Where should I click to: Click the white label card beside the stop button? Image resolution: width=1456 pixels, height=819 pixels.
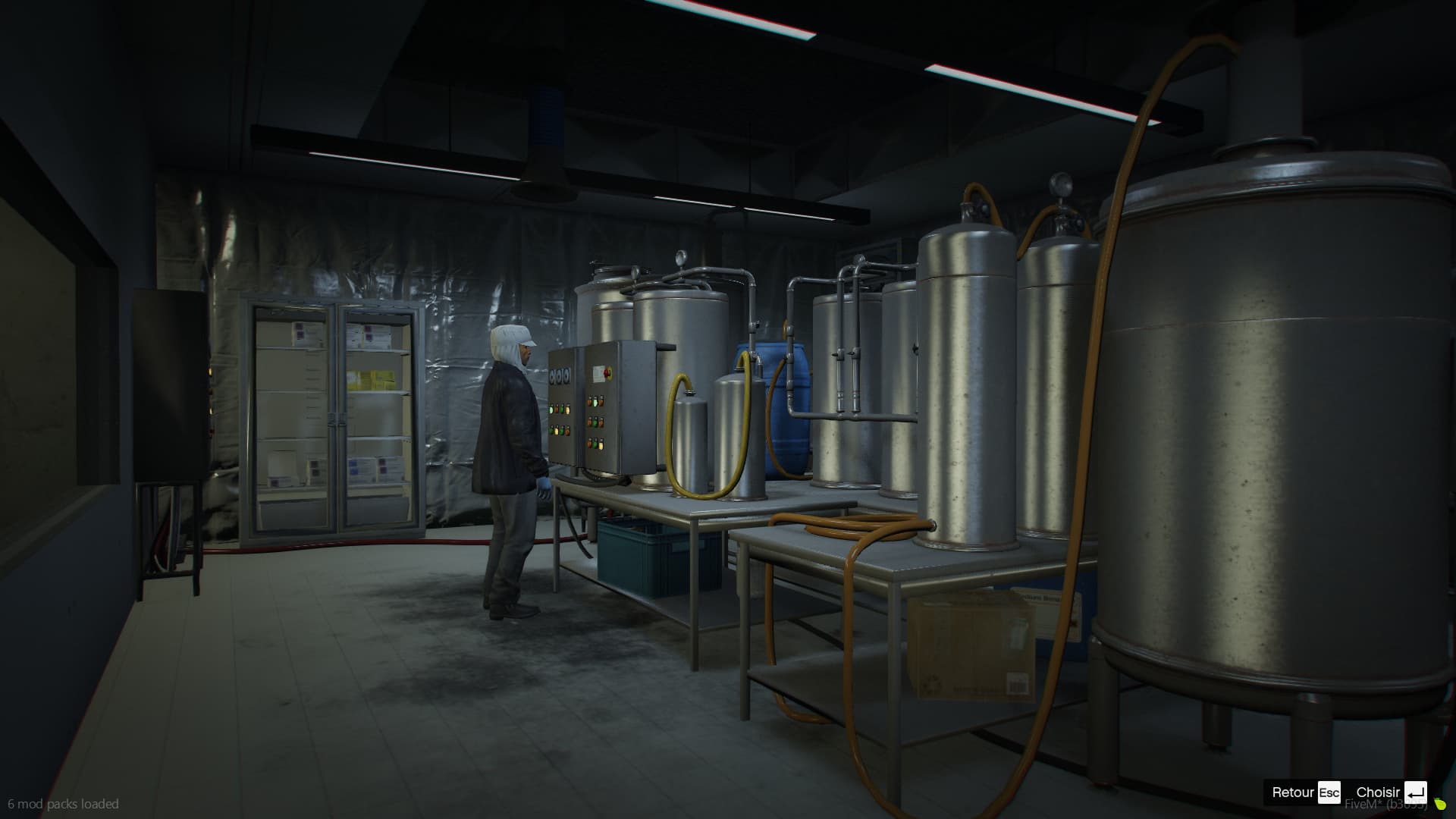click(598, 374)
